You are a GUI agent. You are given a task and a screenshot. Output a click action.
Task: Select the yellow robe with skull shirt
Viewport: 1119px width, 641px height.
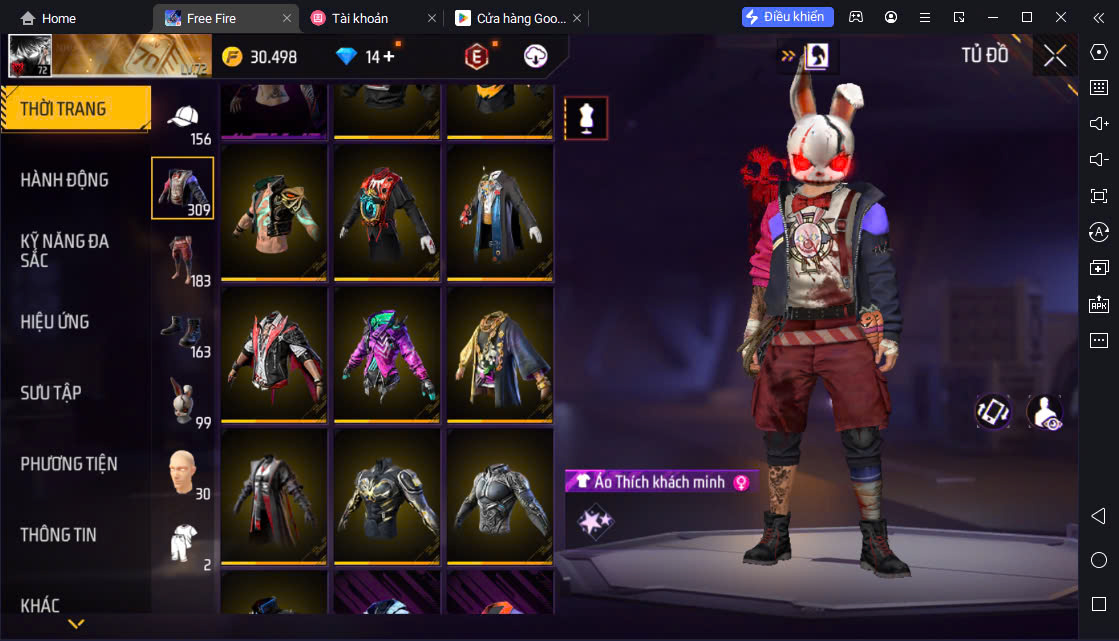[500, 354]
